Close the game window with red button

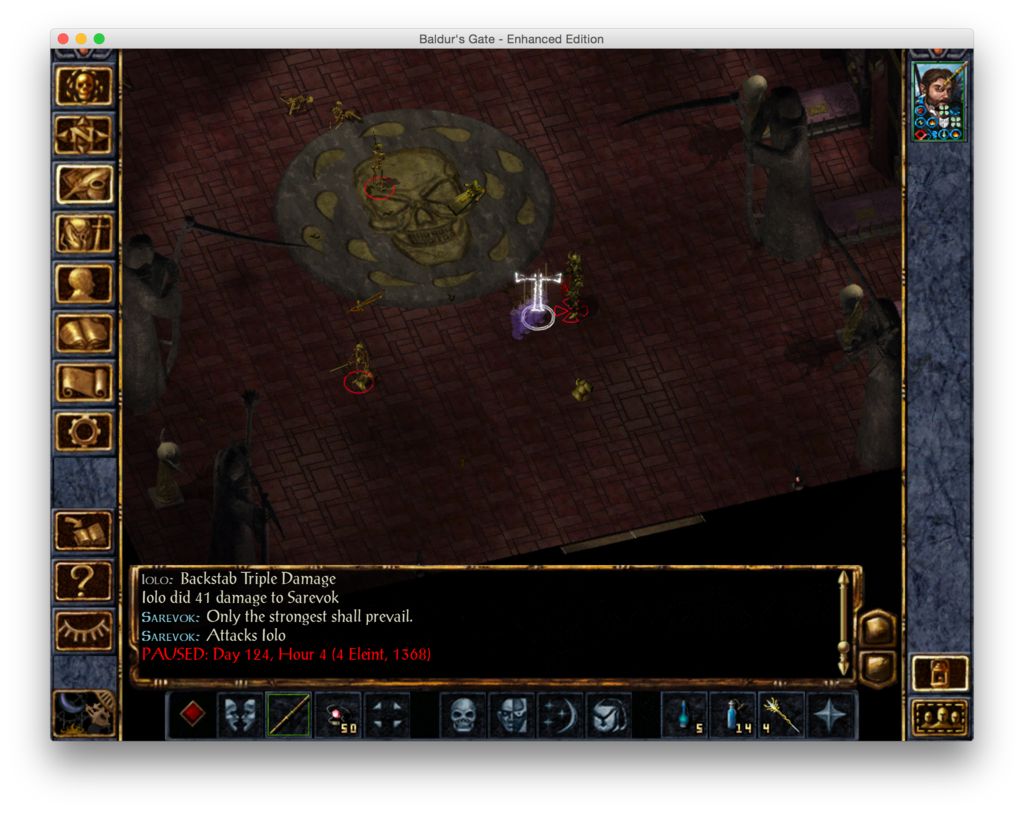click(63, 39)
